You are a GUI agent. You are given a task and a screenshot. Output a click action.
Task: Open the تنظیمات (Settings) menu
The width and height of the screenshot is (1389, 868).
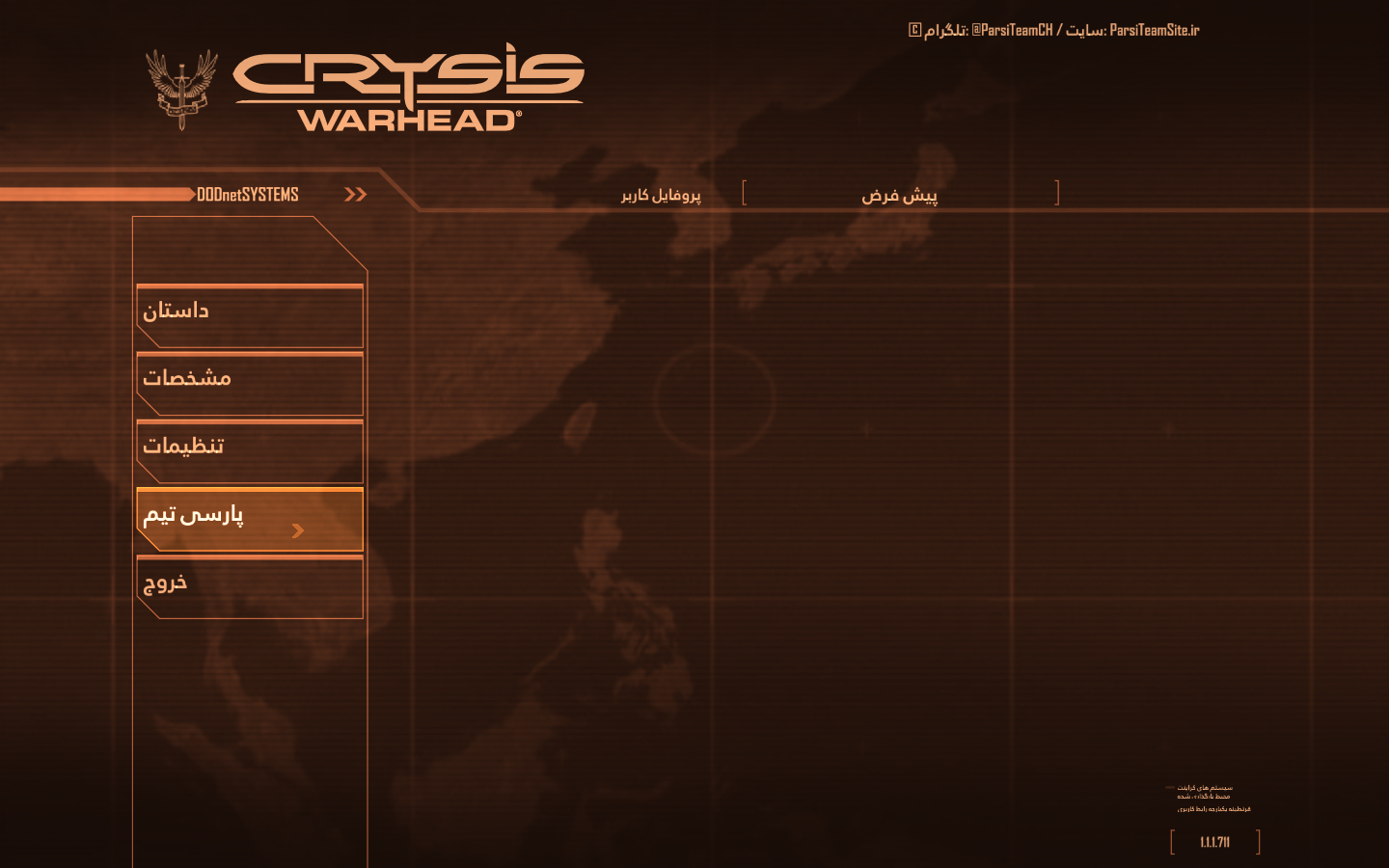point(249,449)
